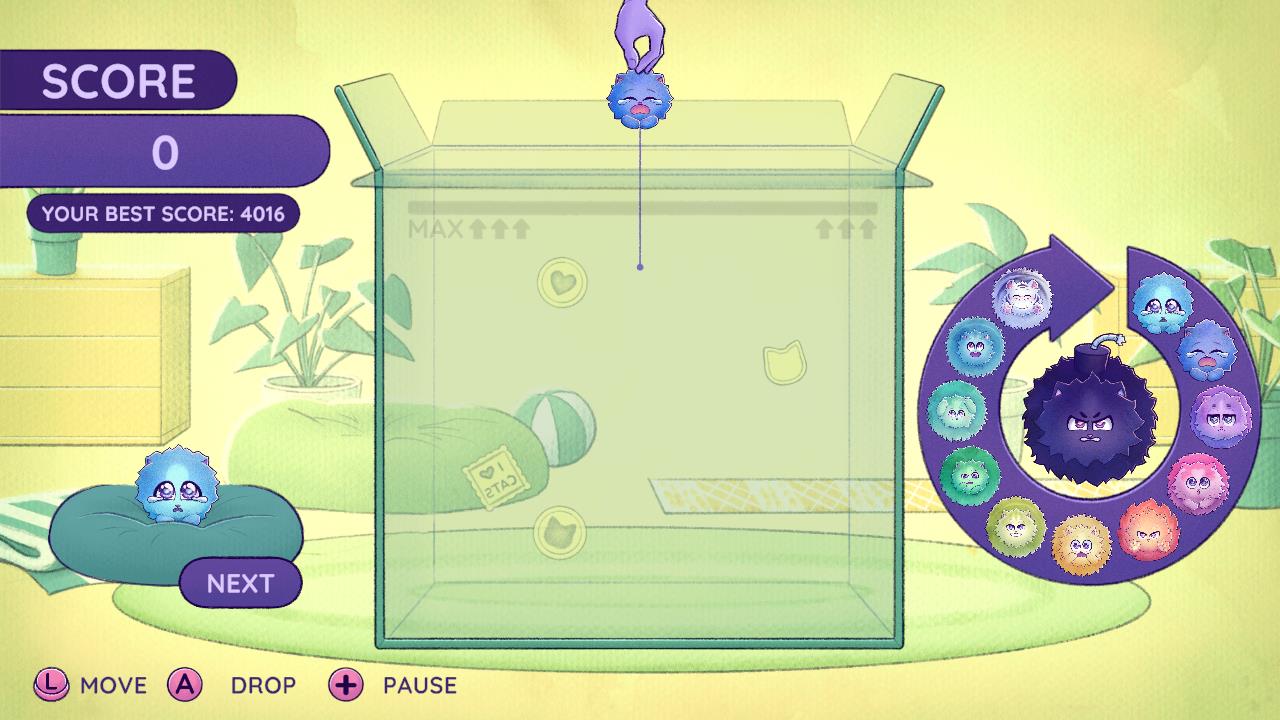Click the NEXT label under the waiting cat
The image size is (1280, 720).
point(239,583)
